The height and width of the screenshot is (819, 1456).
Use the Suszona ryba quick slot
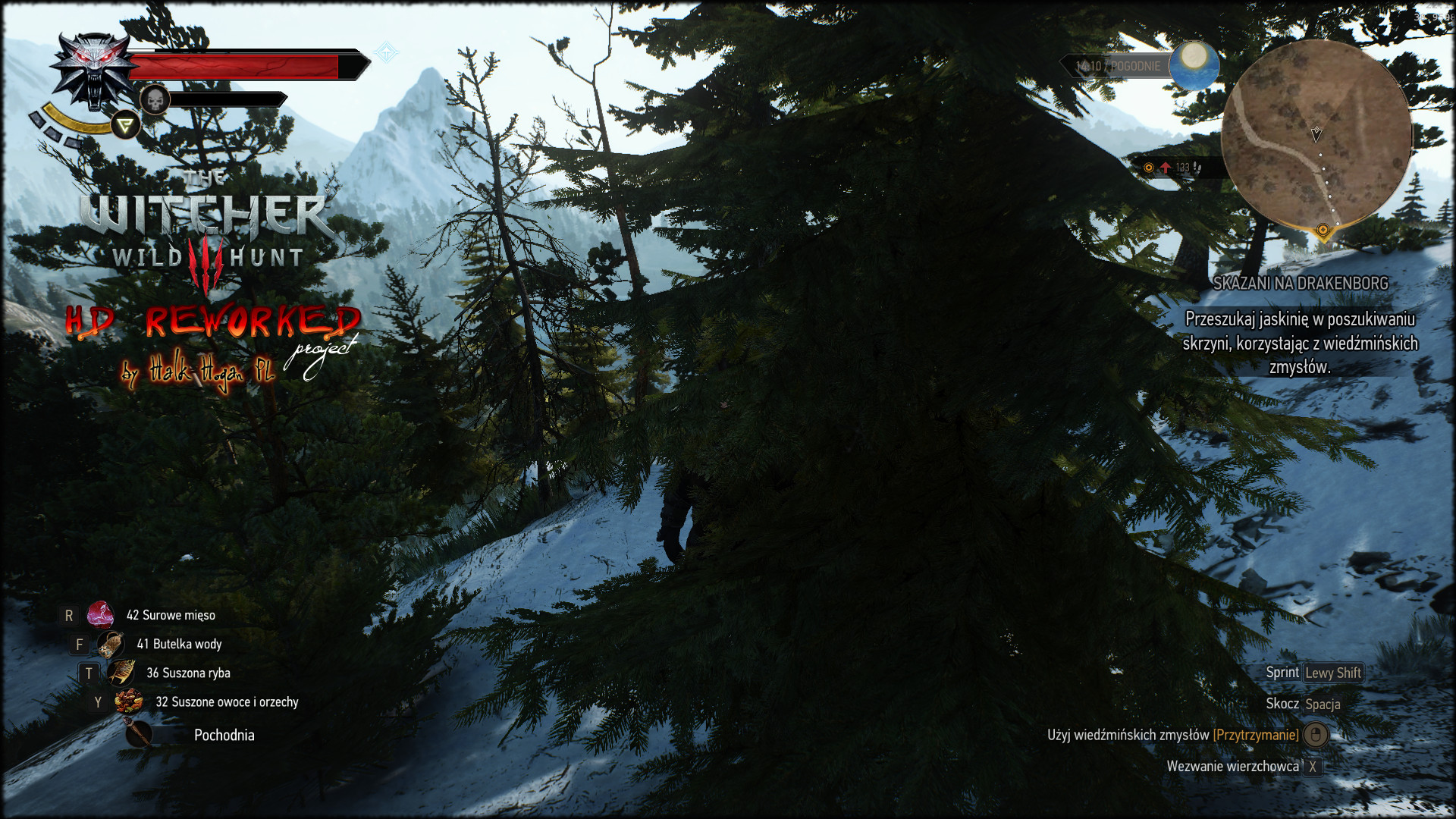pos(121,673)
